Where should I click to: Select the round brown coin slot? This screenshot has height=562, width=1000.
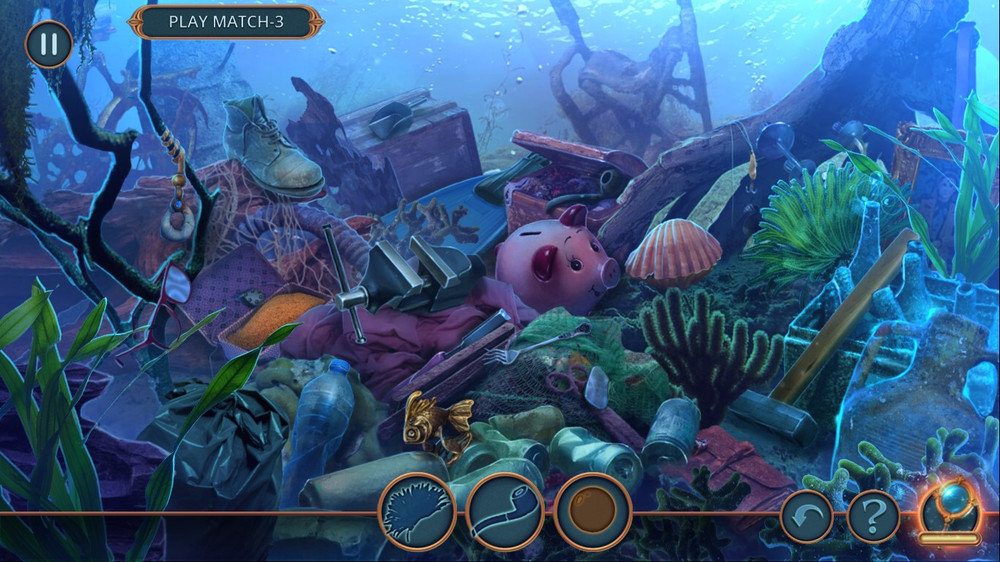click(x=592, y=512)
